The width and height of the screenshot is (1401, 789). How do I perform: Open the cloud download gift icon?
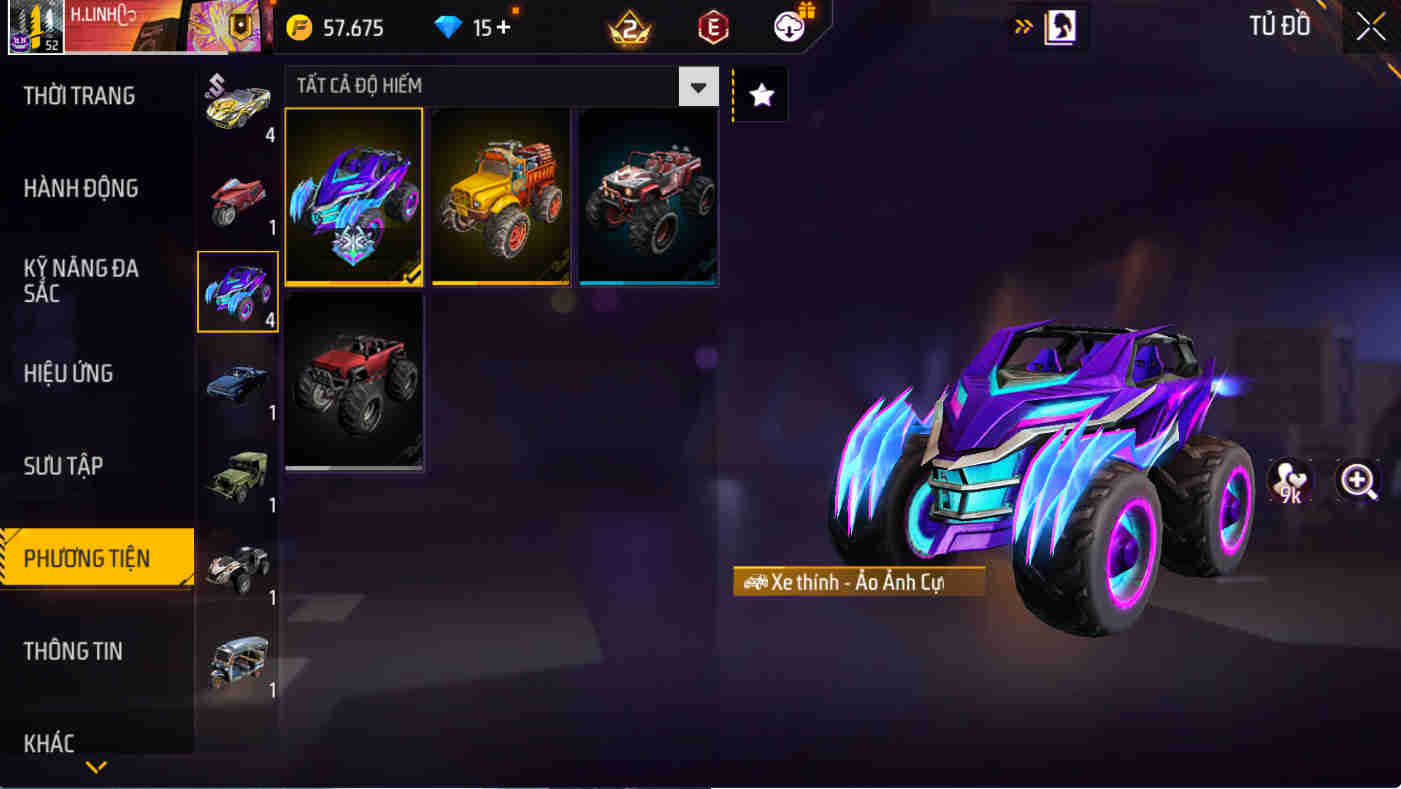(x=788, y=28)
